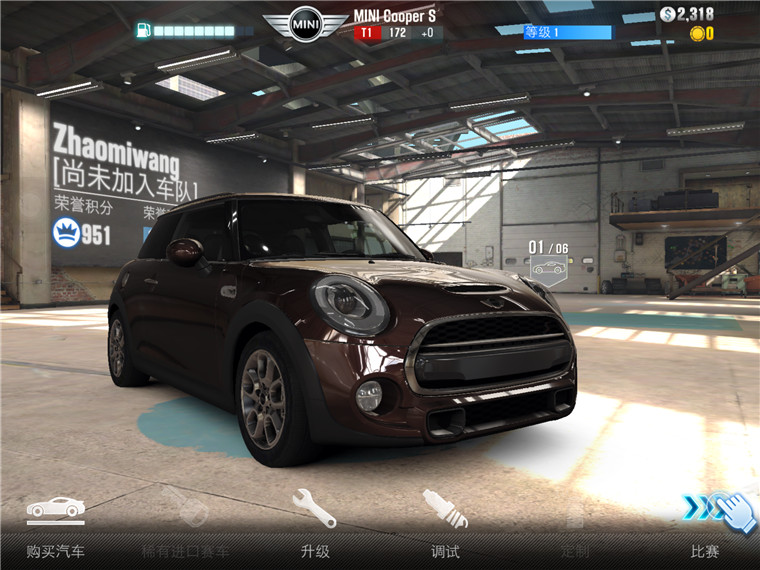Tap the MINI logo badge
This screenshot has height=570, width=760.
(x=306, y=24)
